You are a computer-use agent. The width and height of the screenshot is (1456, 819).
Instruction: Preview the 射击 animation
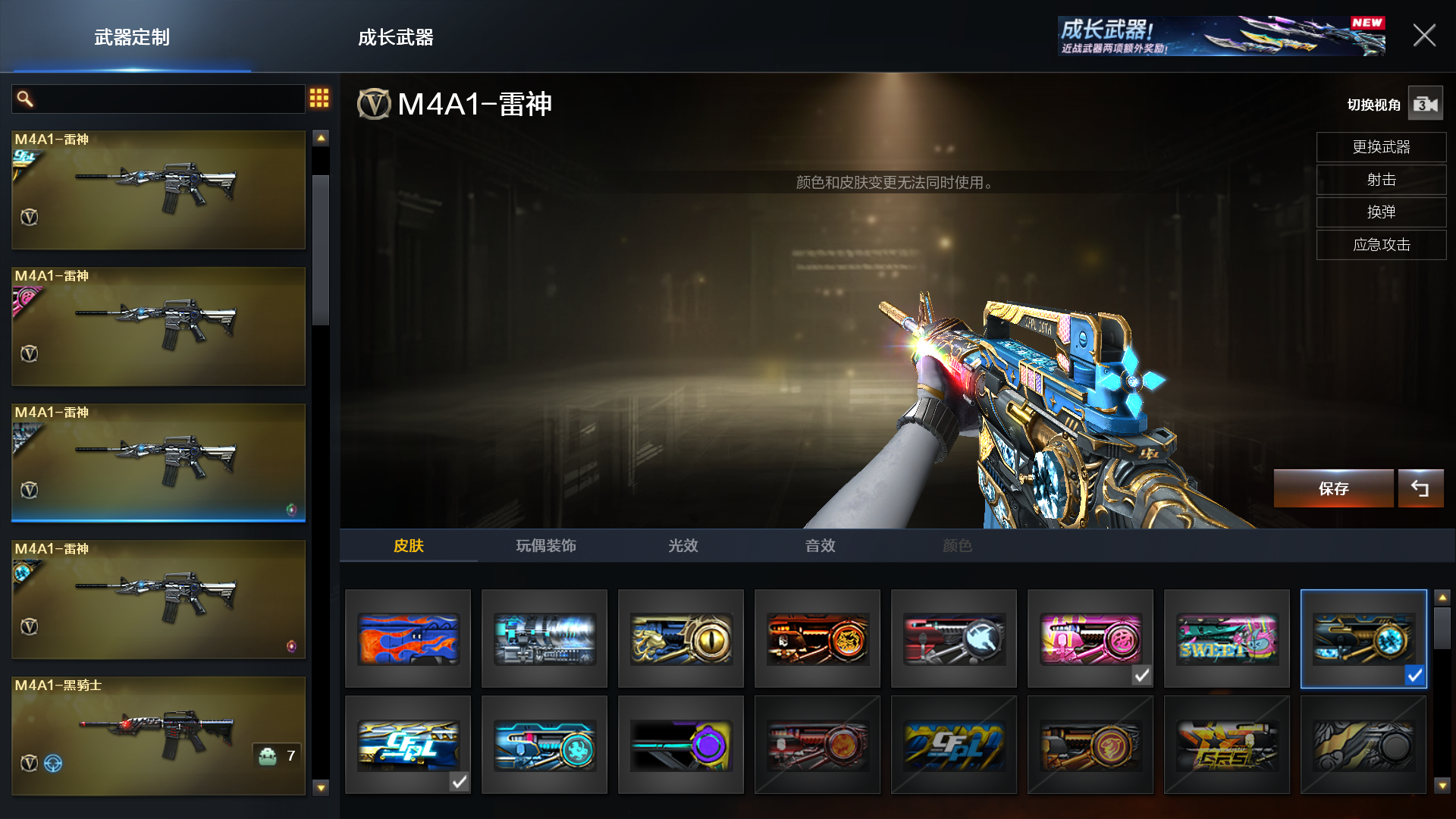pos(1381,180)
